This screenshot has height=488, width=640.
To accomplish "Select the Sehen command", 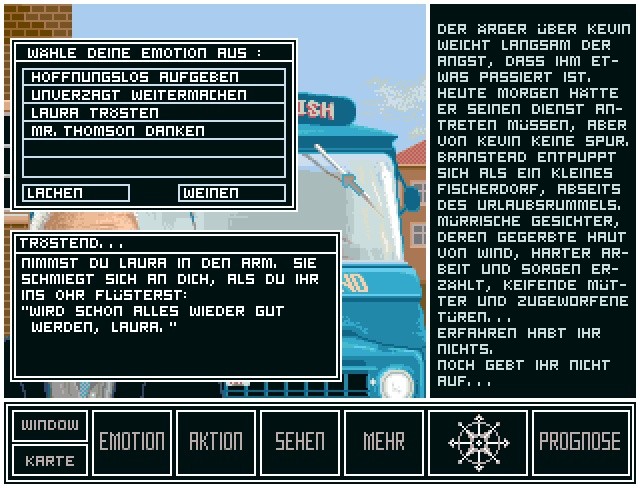I will (x=300, y=442).
